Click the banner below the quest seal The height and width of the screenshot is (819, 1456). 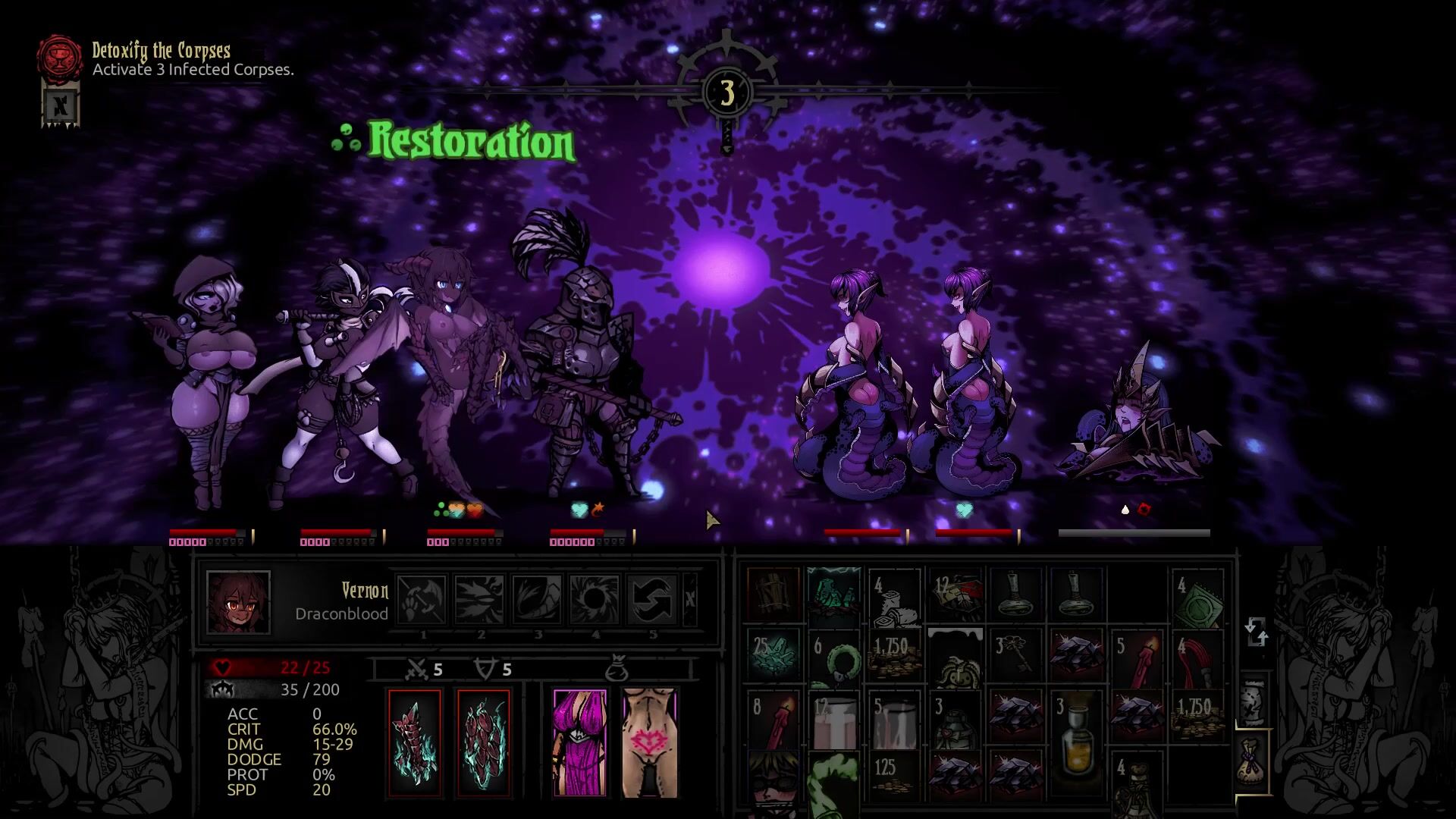click(x=61, y=105)
